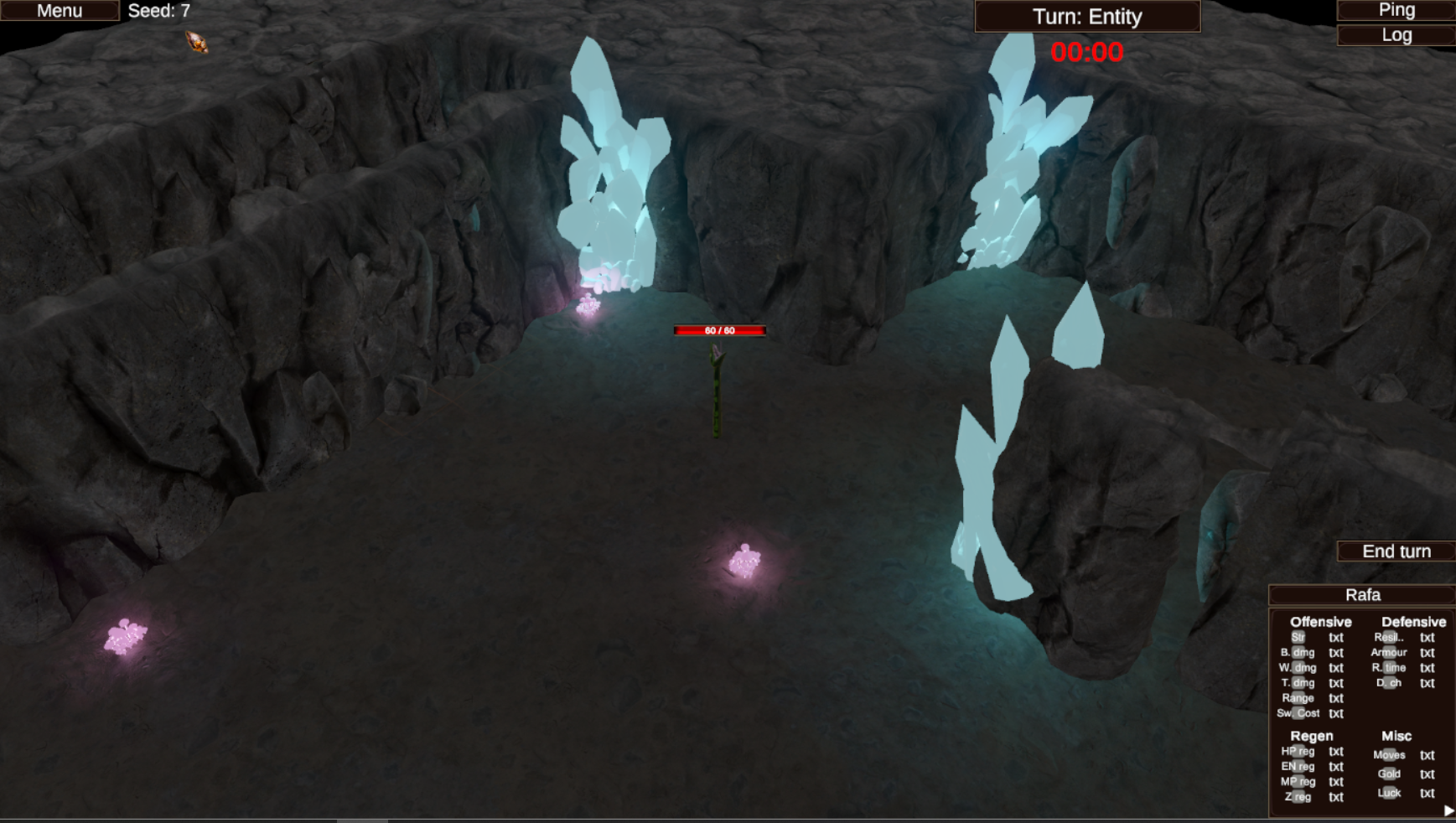Open the Menu button

click(x=60, y=11)
